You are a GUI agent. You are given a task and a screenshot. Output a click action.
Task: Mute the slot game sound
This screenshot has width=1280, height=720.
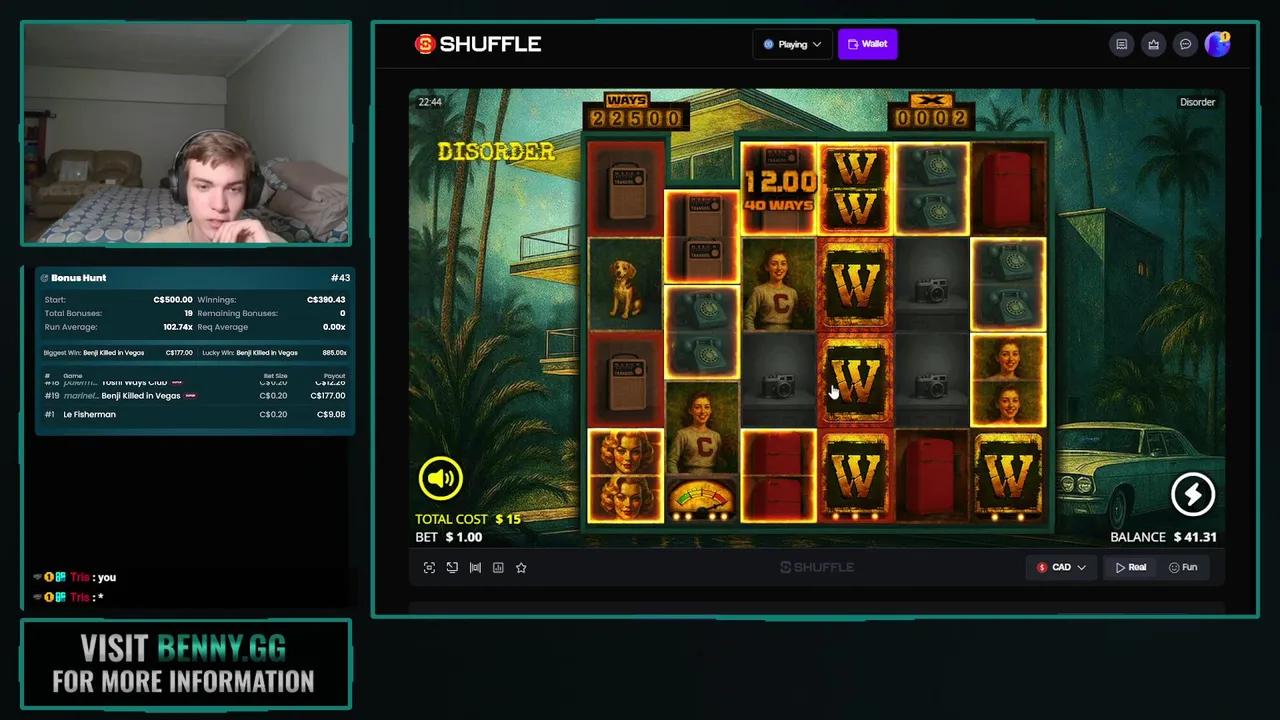[440, 478]
